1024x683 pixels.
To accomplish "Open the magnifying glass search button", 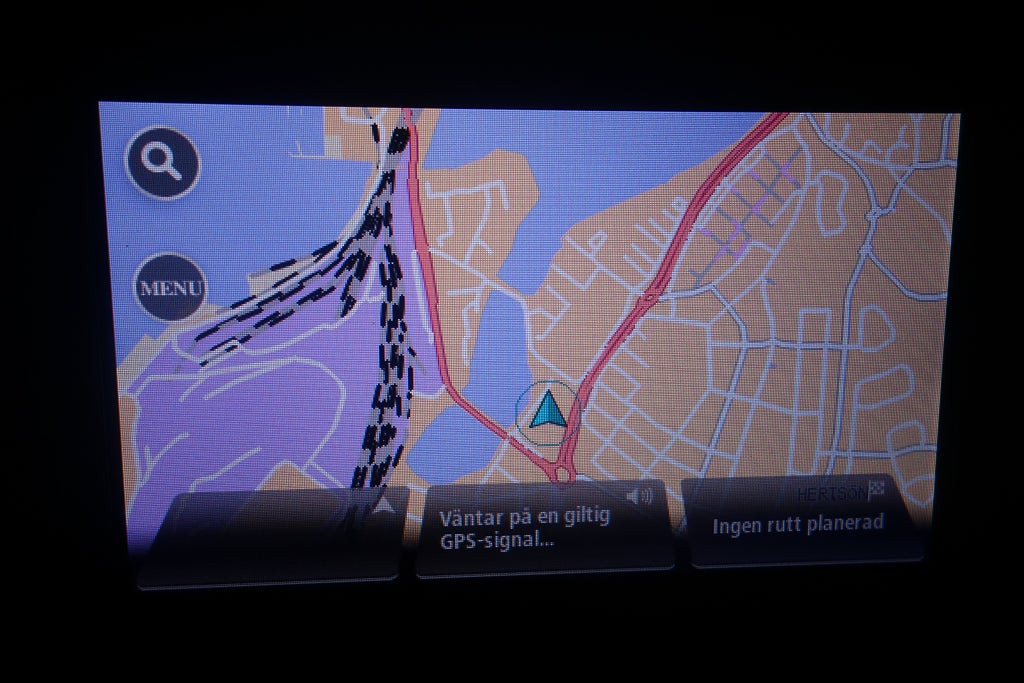I will tap(163, 162).
